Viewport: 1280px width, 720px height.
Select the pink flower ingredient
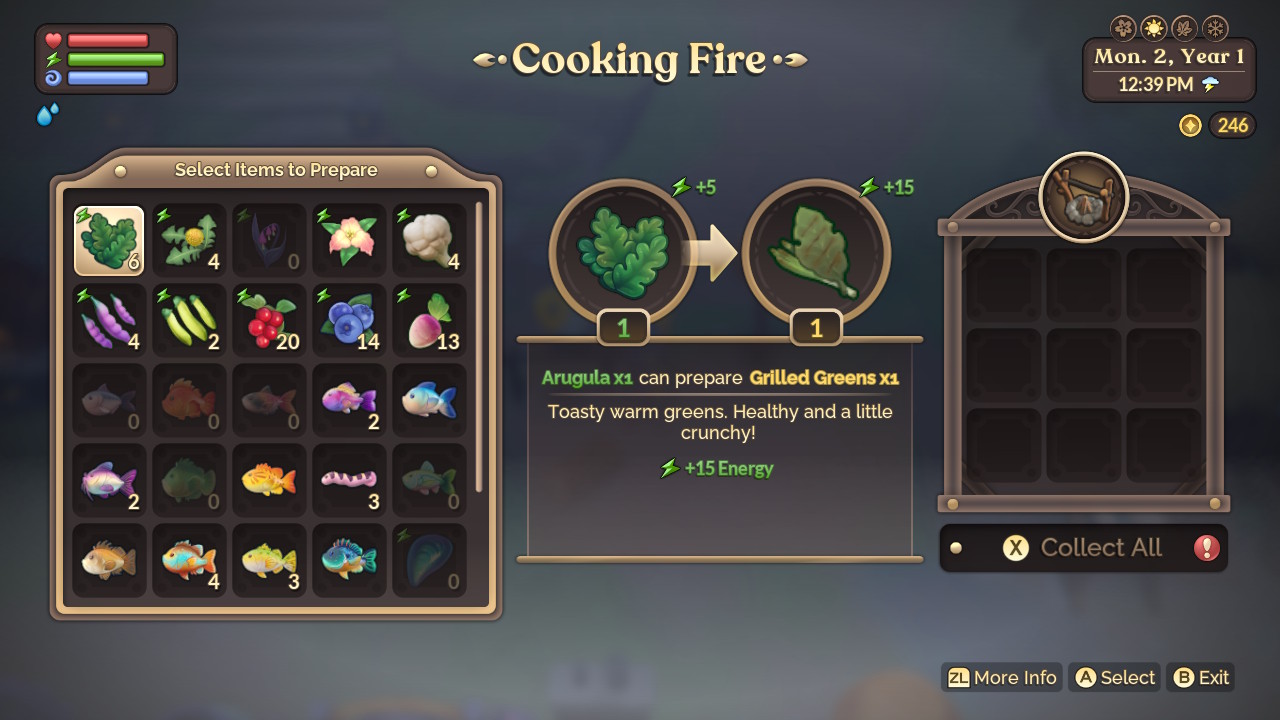point(348,240)
